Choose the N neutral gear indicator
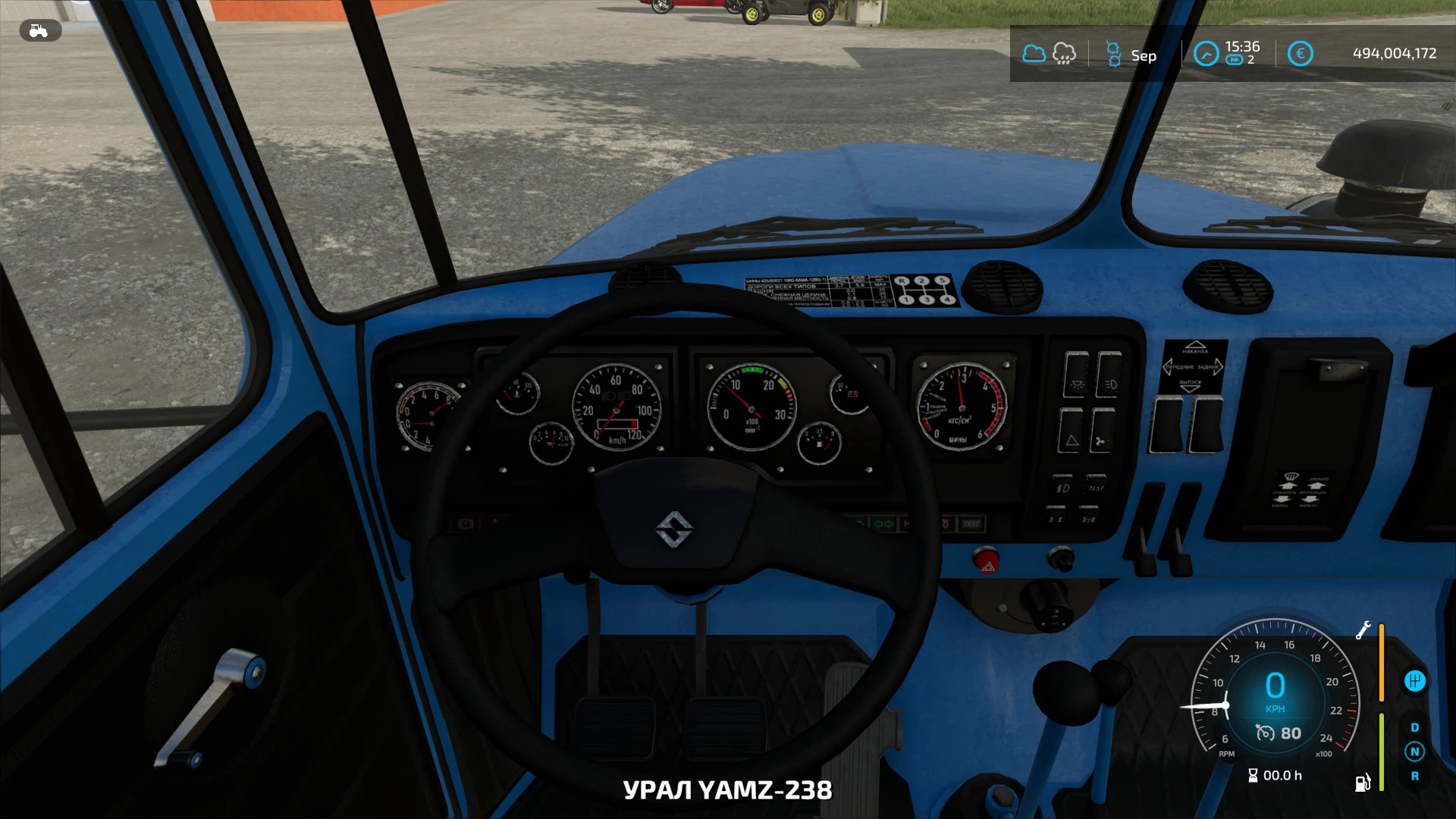The width and height of the screenshot is (1456, 819). [x=1414, y=752]
